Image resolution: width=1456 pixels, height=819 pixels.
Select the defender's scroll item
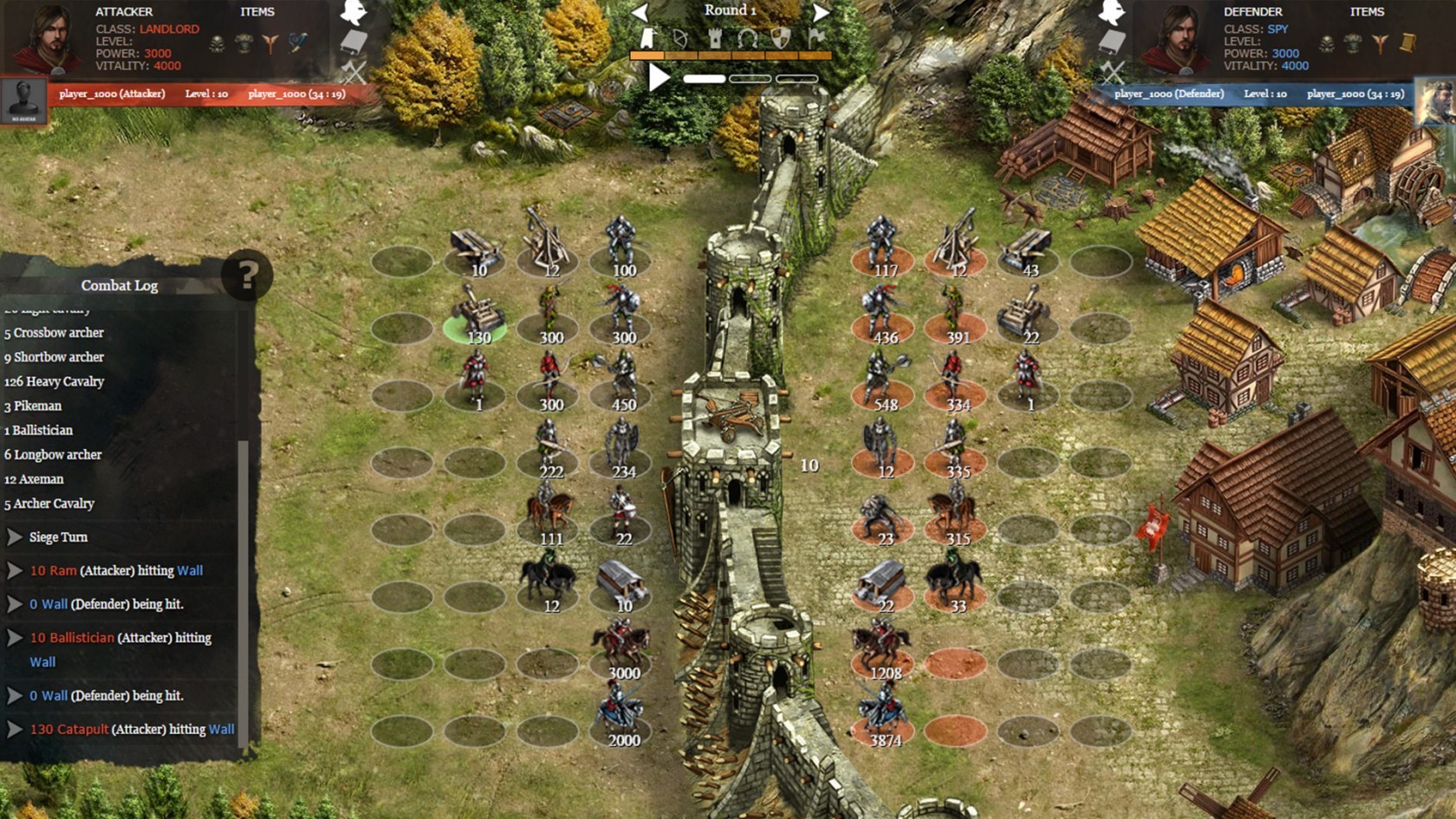coord(1408,42)
